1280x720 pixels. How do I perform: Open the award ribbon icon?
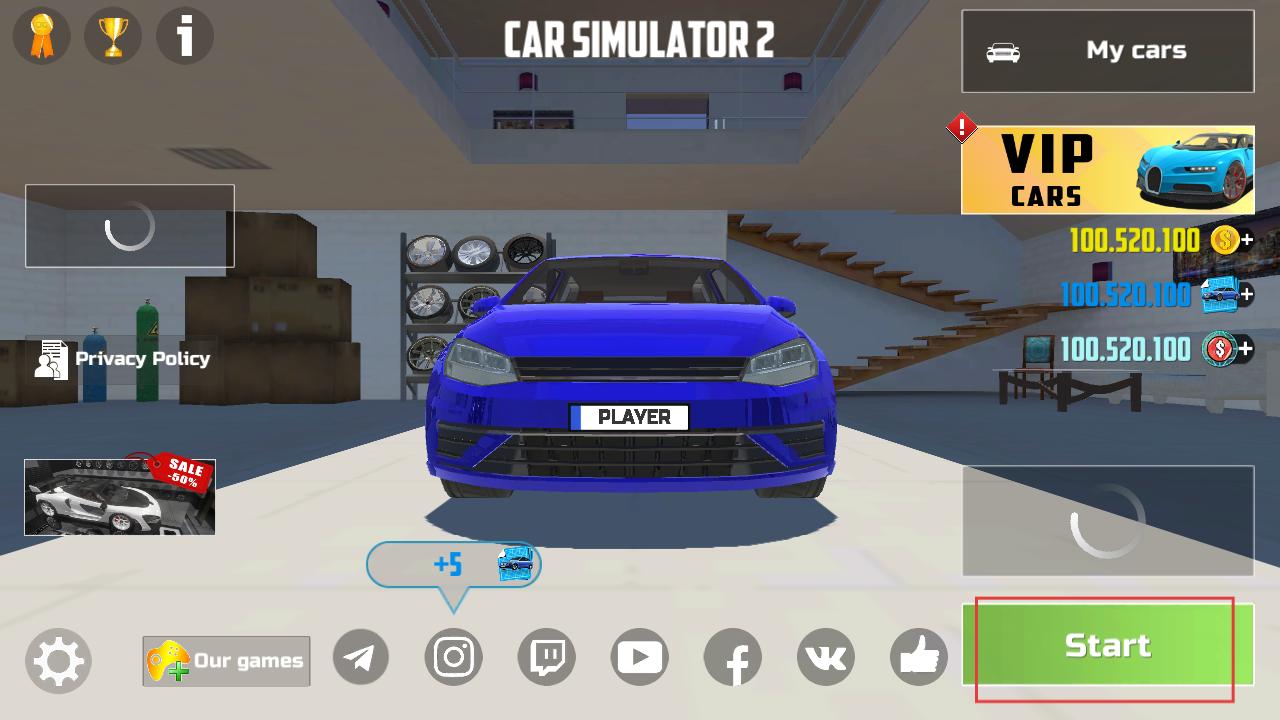(41, 37)
